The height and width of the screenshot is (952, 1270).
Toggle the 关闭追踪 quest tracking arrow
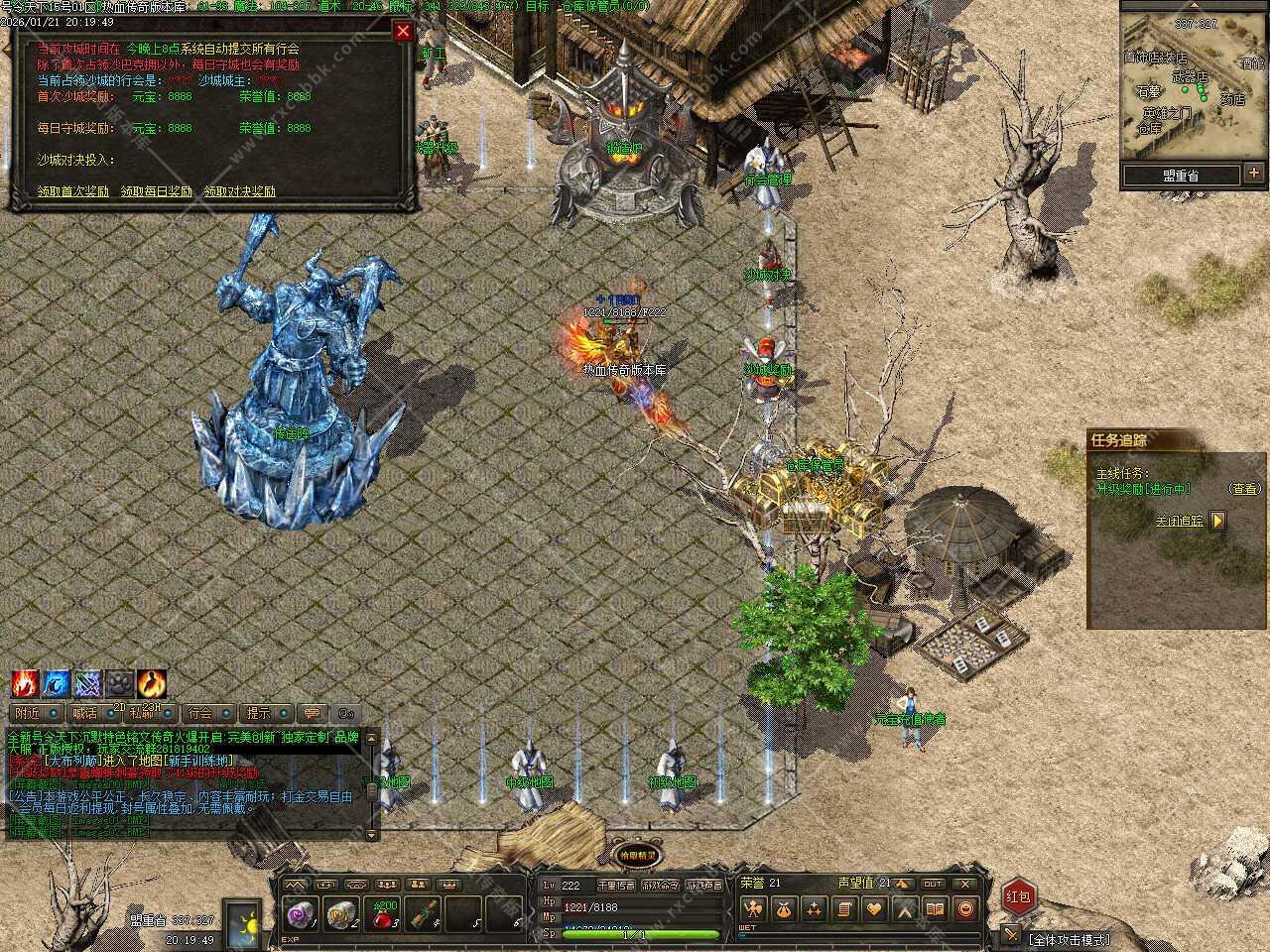[x=1217, y=521]
